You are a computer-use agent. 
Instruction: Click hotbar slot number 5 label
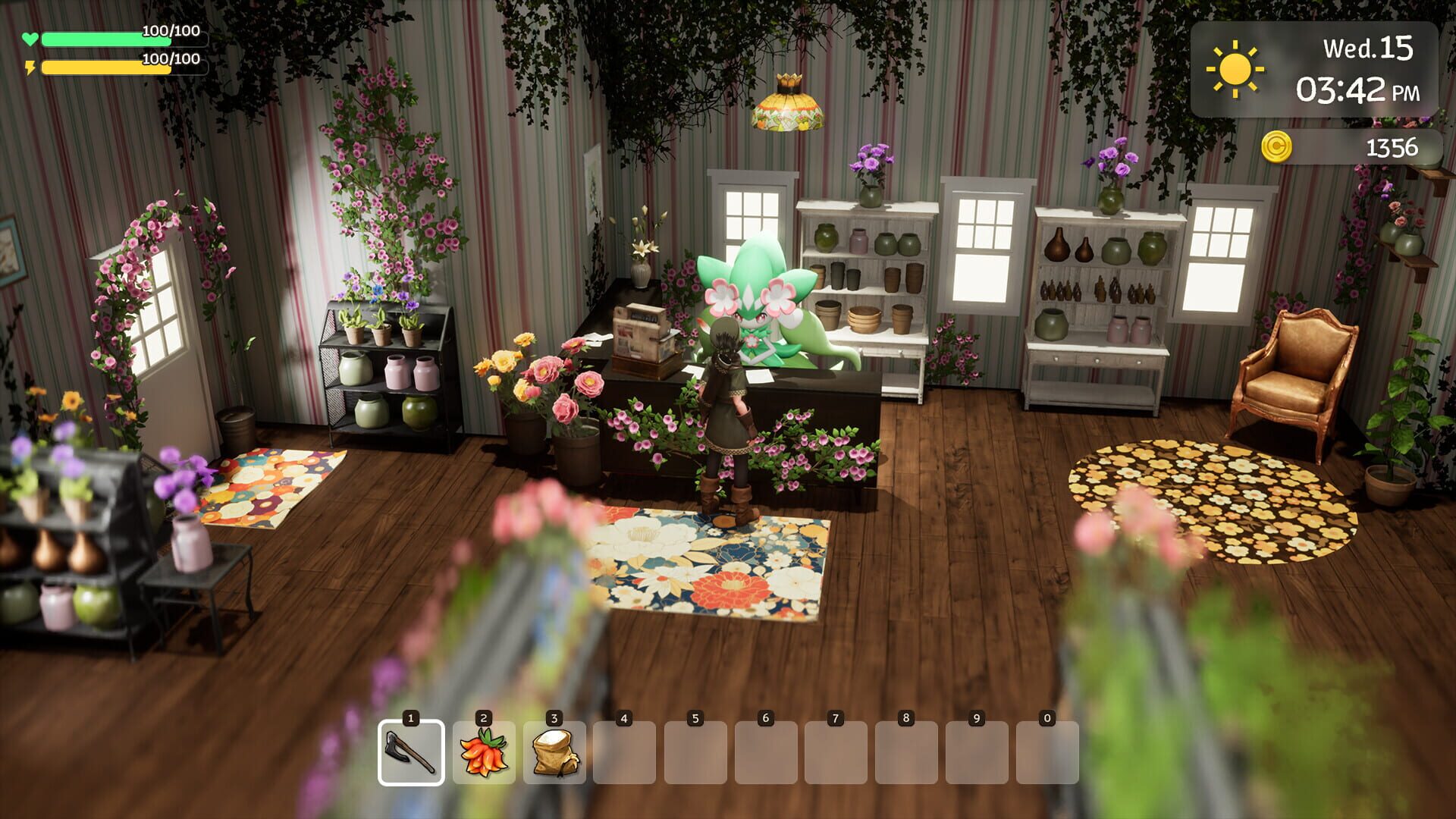[x=697, y=717]
